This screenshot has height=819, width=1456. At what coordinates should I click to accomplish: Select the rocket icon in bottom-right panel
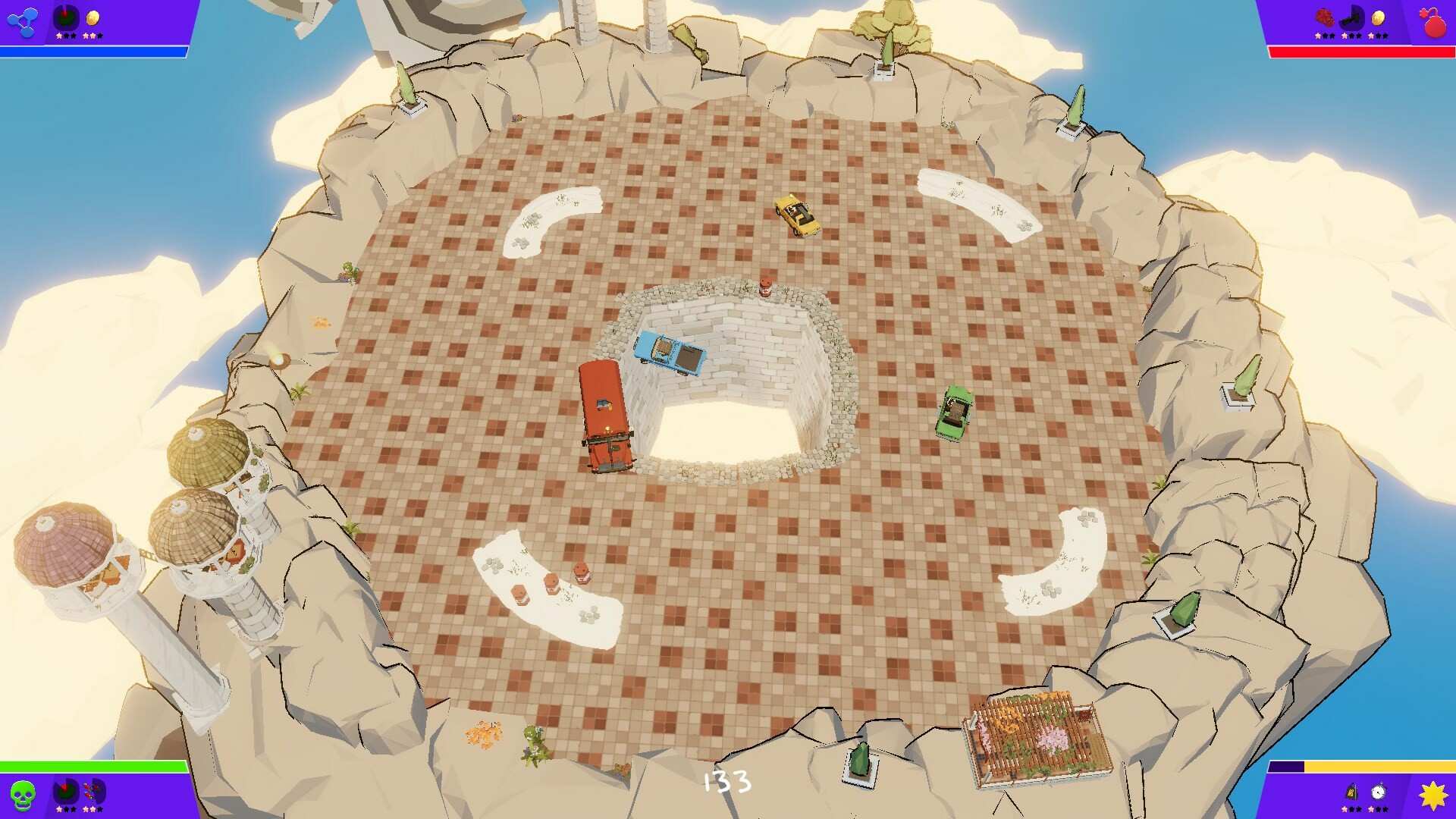1352,792
